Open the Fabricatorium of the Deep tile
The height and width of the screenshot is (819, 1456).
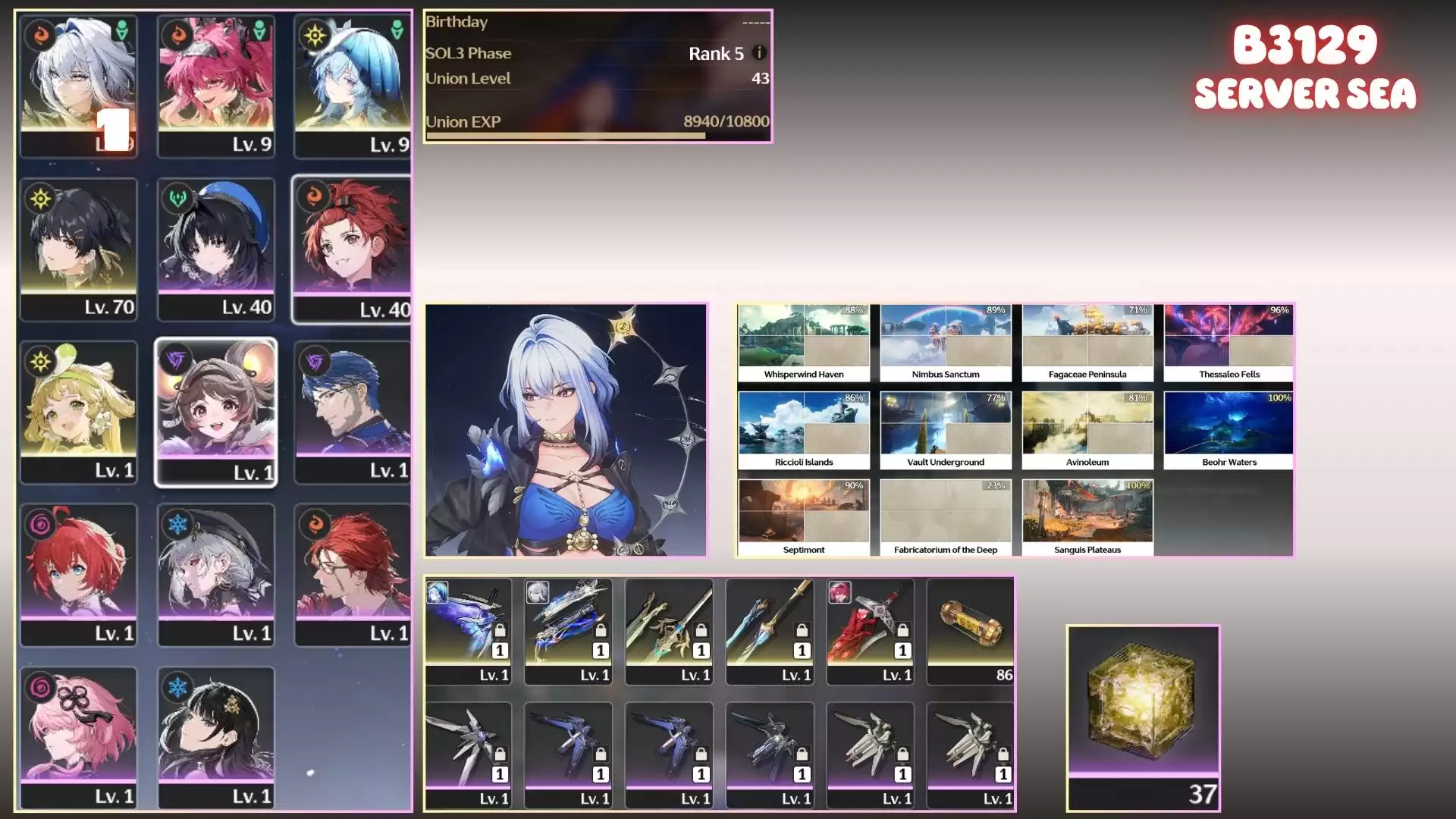click(946, 518)
